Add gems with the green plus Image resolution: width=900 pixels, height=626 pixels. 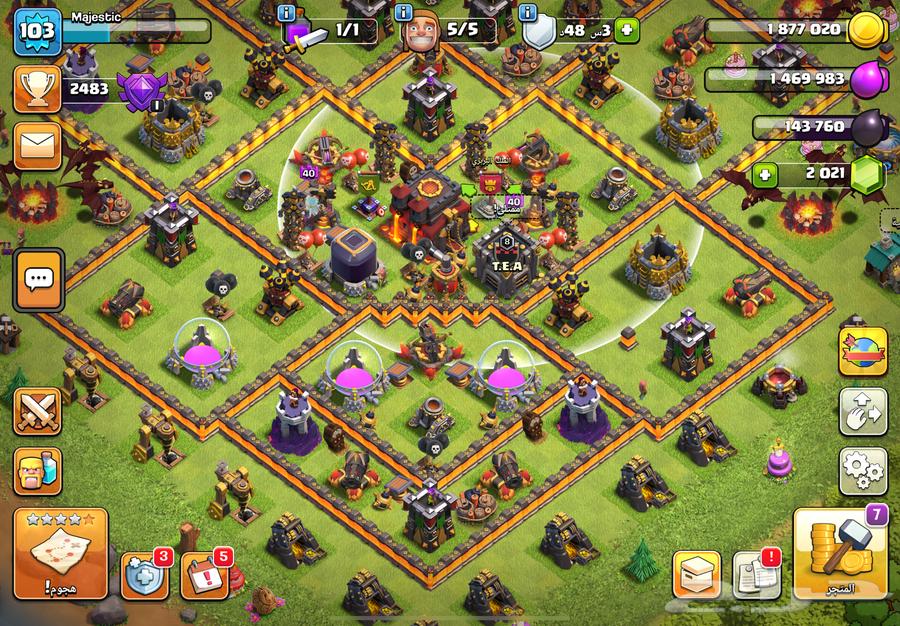pos(767,174)
